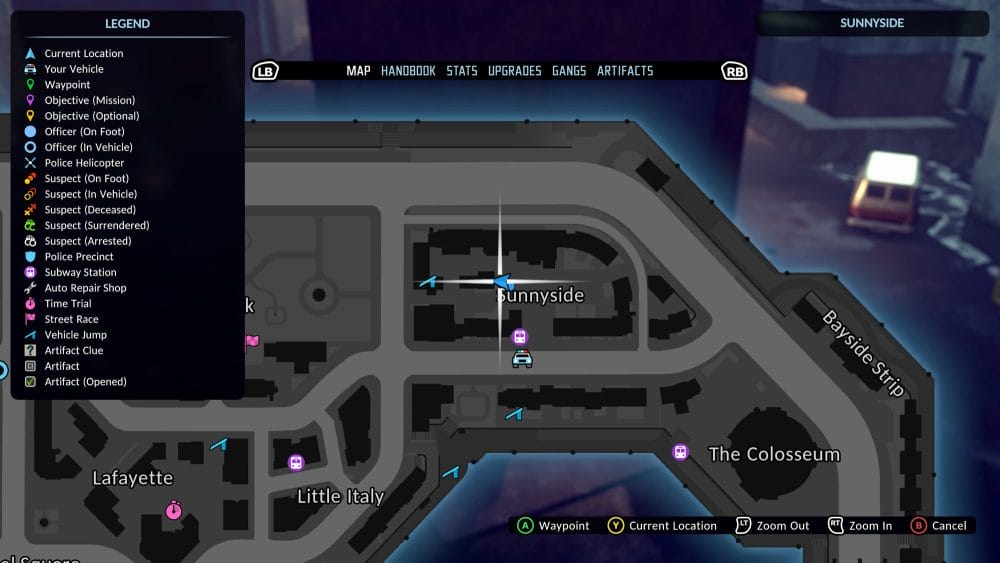The height and width of the screenshot is (563, 1000).
Task: Select the Gangs tab
Action: pos(569,71)
